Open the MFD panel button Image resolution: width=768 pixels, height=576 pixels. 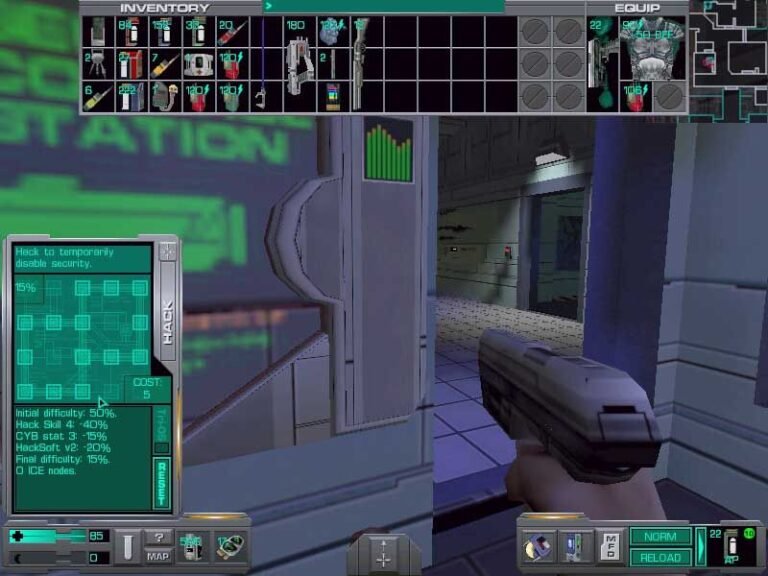[610, 547]
